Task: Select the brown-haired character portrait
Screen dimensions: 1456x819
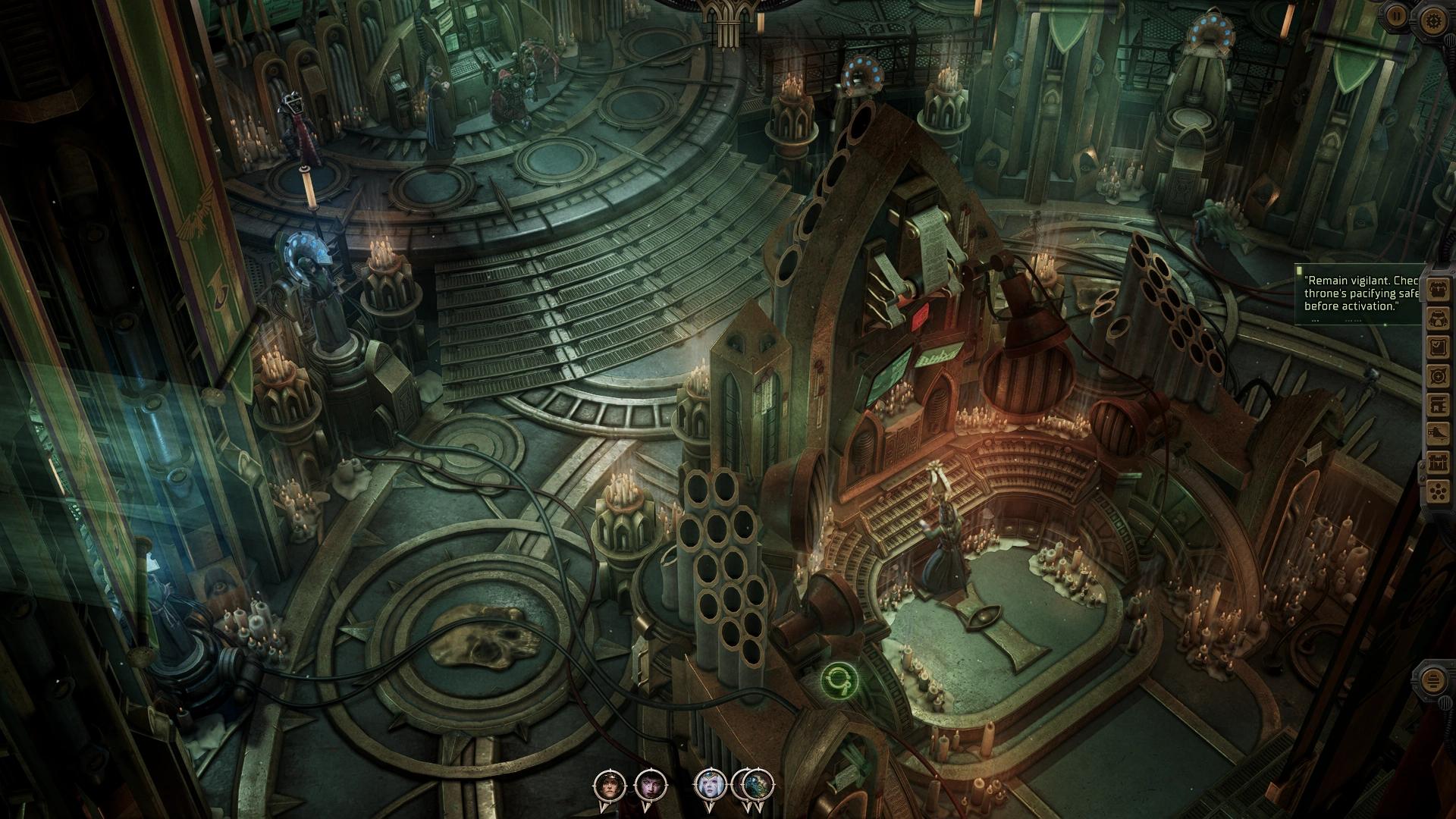Action: (609, 783)
